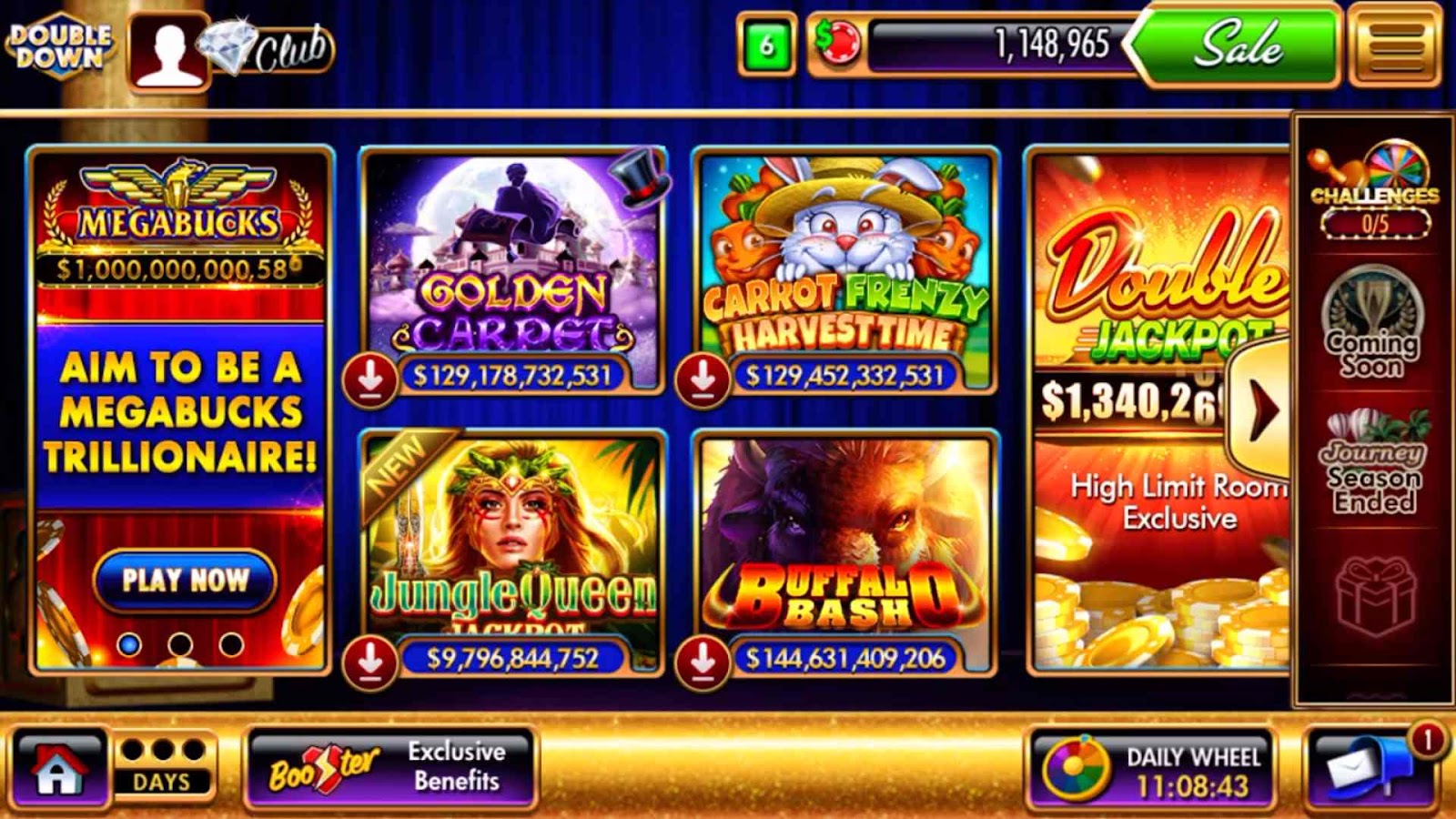Download Golden Carpet via red arrow icon
The width and height of the screenshot is (1456, 819).
click(x=369, y=379)
